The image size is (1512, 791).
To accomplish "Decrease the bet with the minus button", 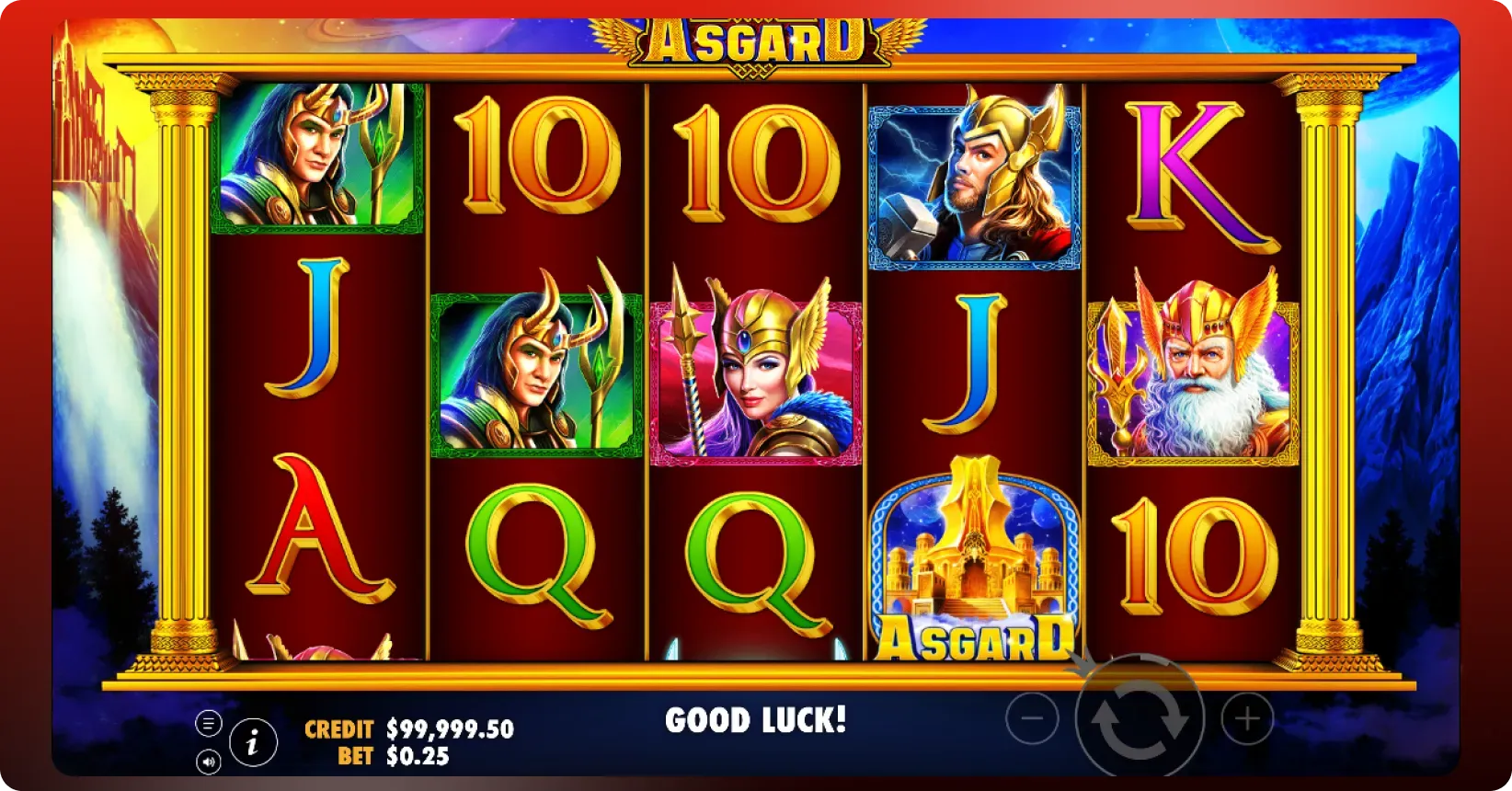I will coord(1032,718).
